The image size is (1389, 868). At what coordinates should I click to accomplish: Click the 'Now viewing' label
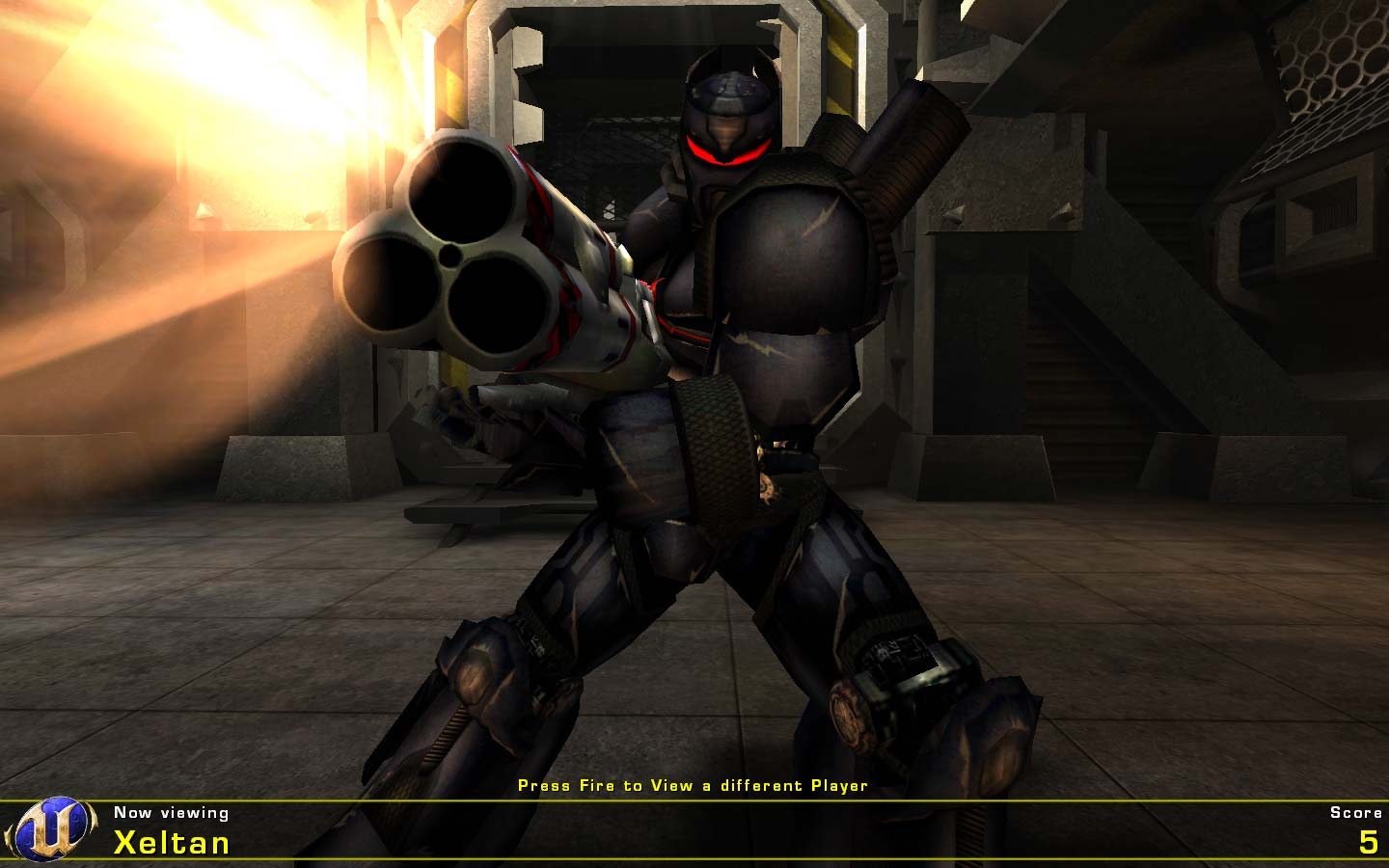(x=170, y=812)
